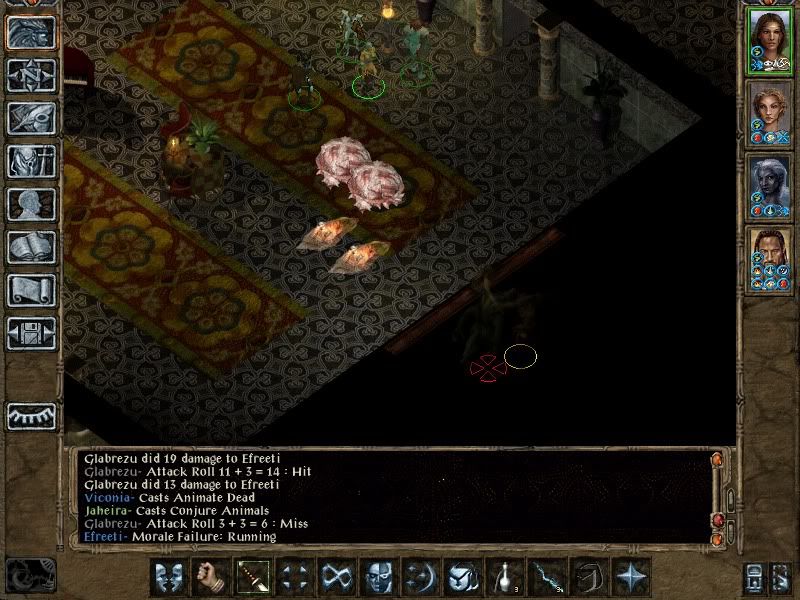Activate the talk action with the masks icon
This screenshot has width=800, height=600.
tap(169, 577)
